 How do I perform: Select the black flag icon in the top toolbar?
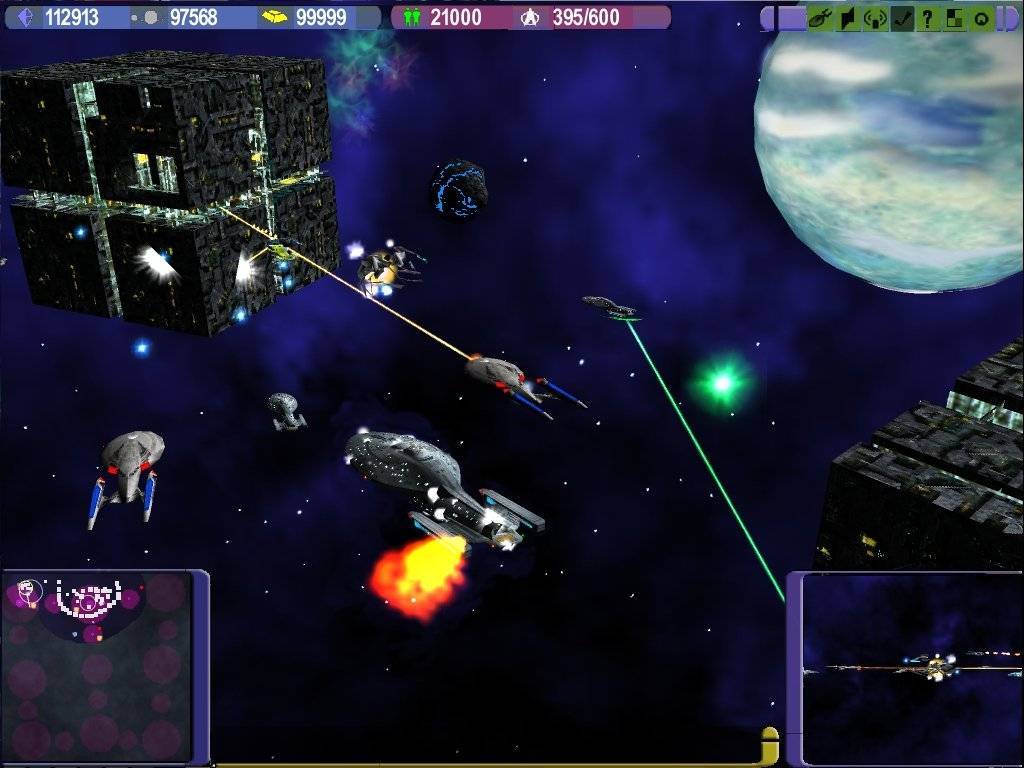coord(847,18)
